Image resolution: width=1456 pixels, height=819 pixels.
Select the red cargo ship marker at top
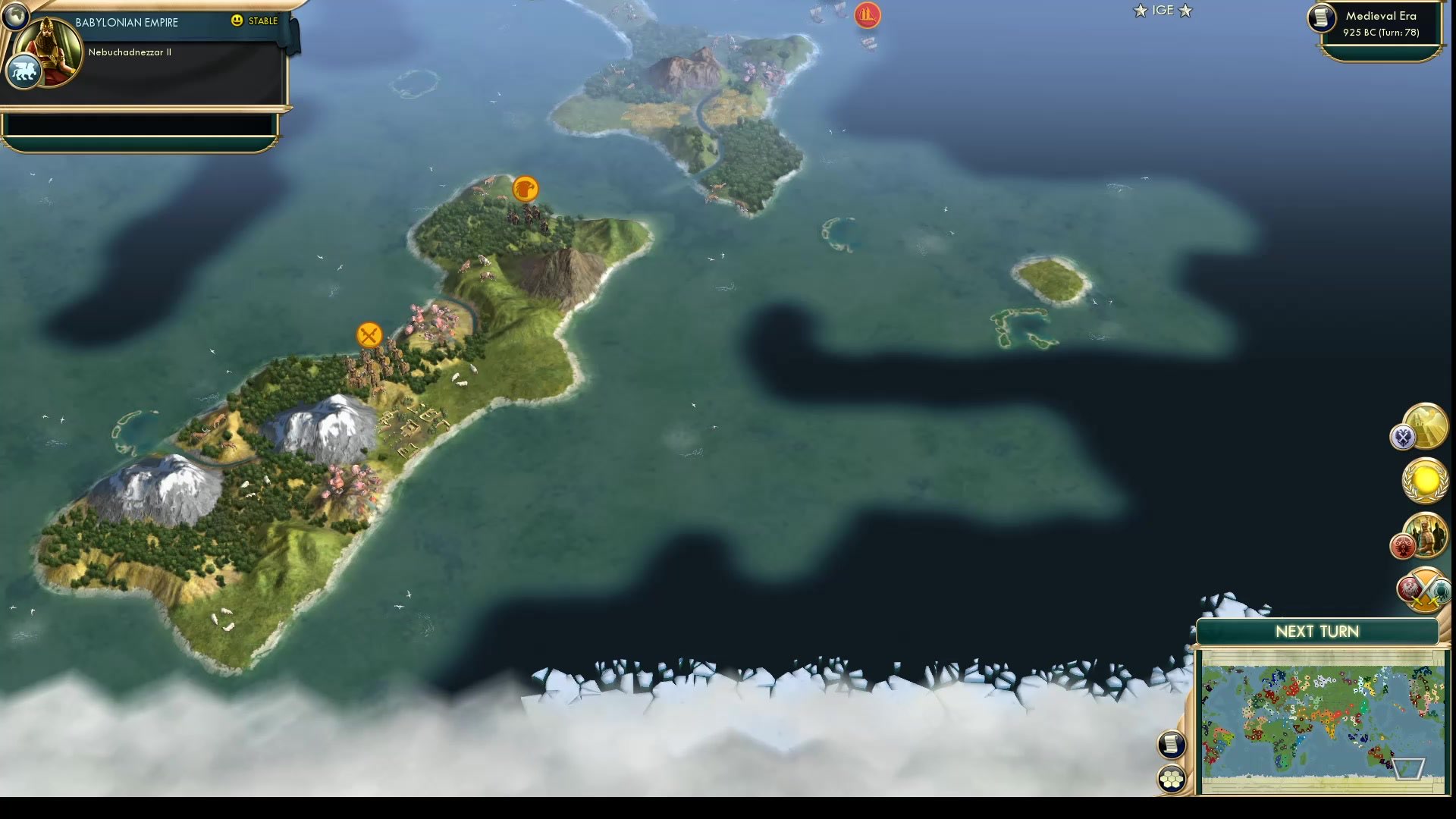coord(867,15)
